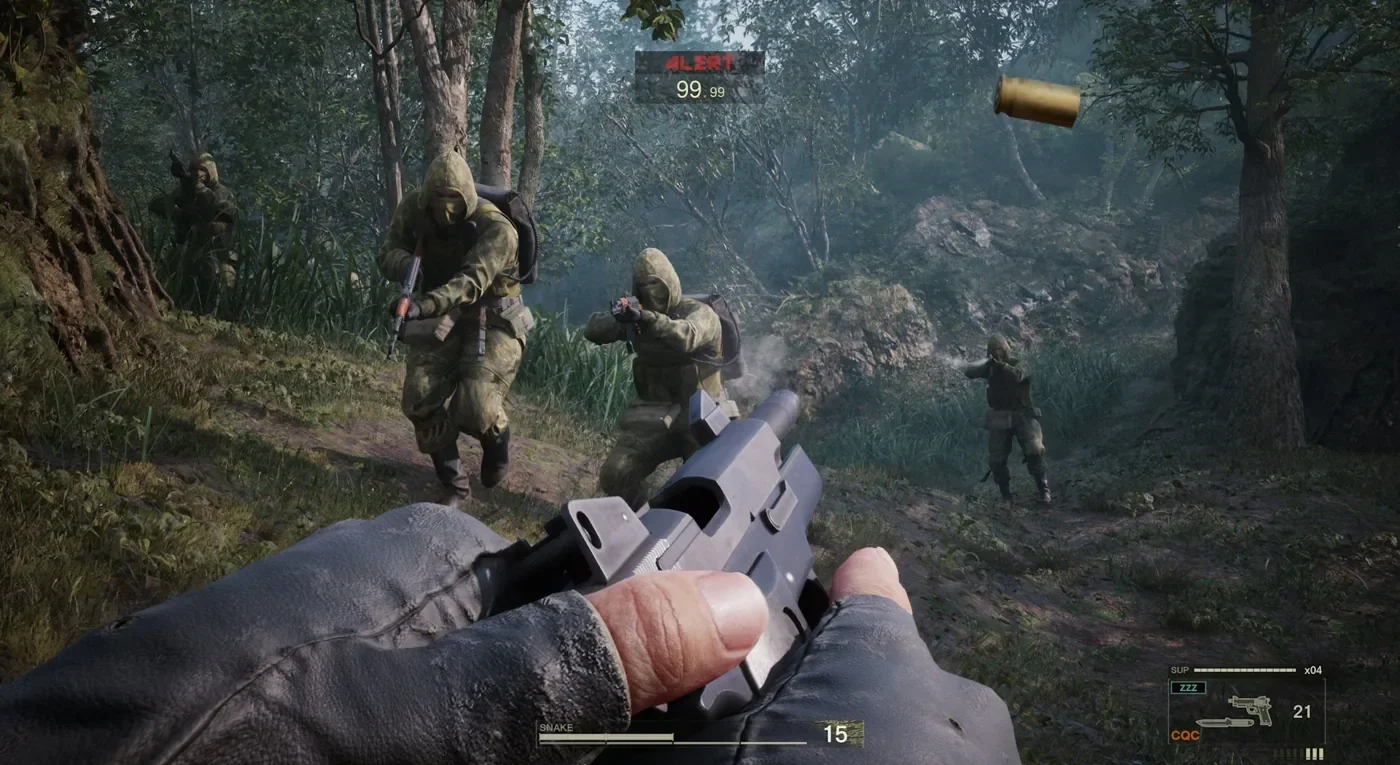Click the alert countdown timer 99.99

point(700,92)
